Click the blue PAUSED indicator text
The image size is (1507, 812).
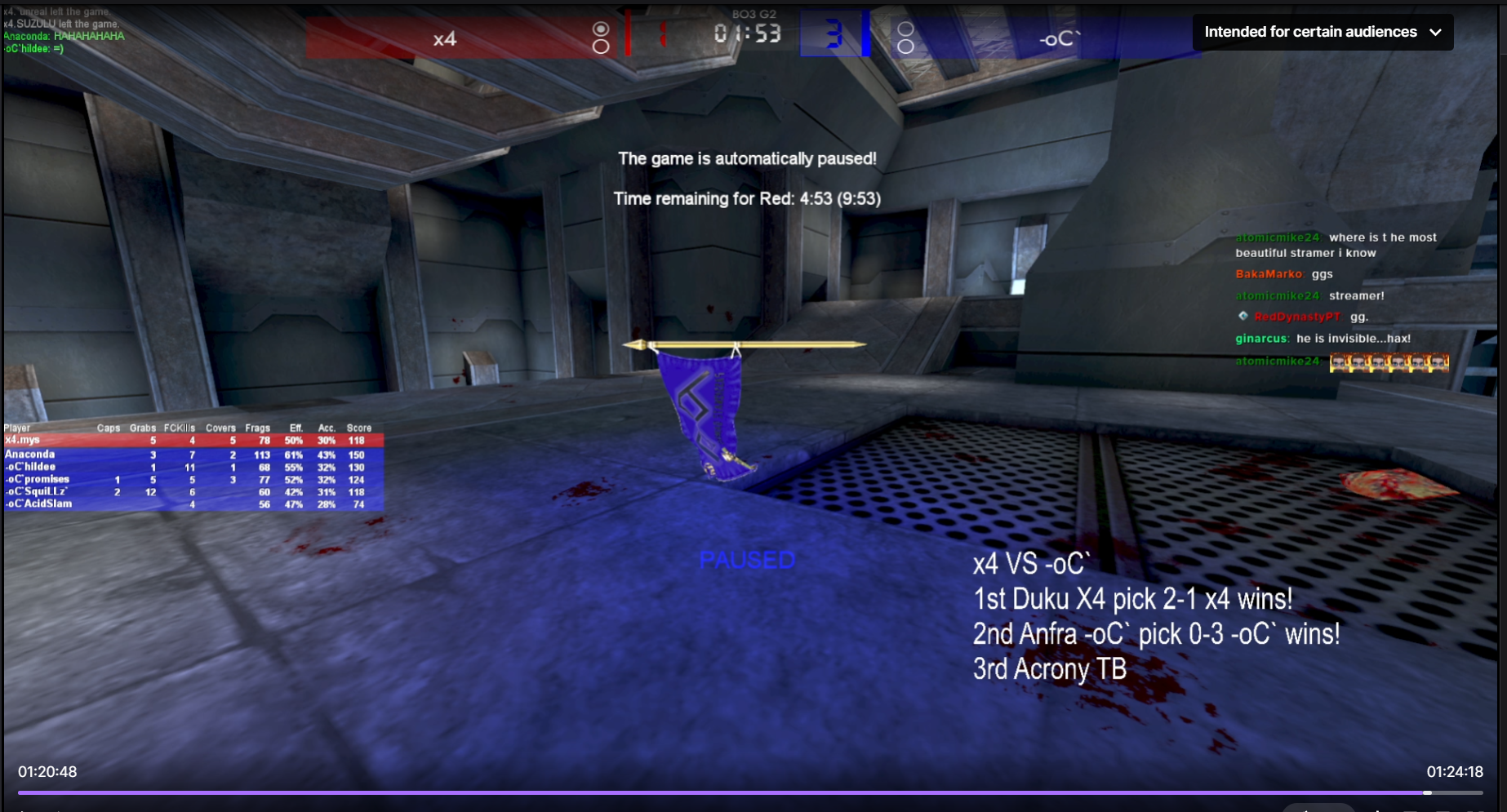click(747, 560)
